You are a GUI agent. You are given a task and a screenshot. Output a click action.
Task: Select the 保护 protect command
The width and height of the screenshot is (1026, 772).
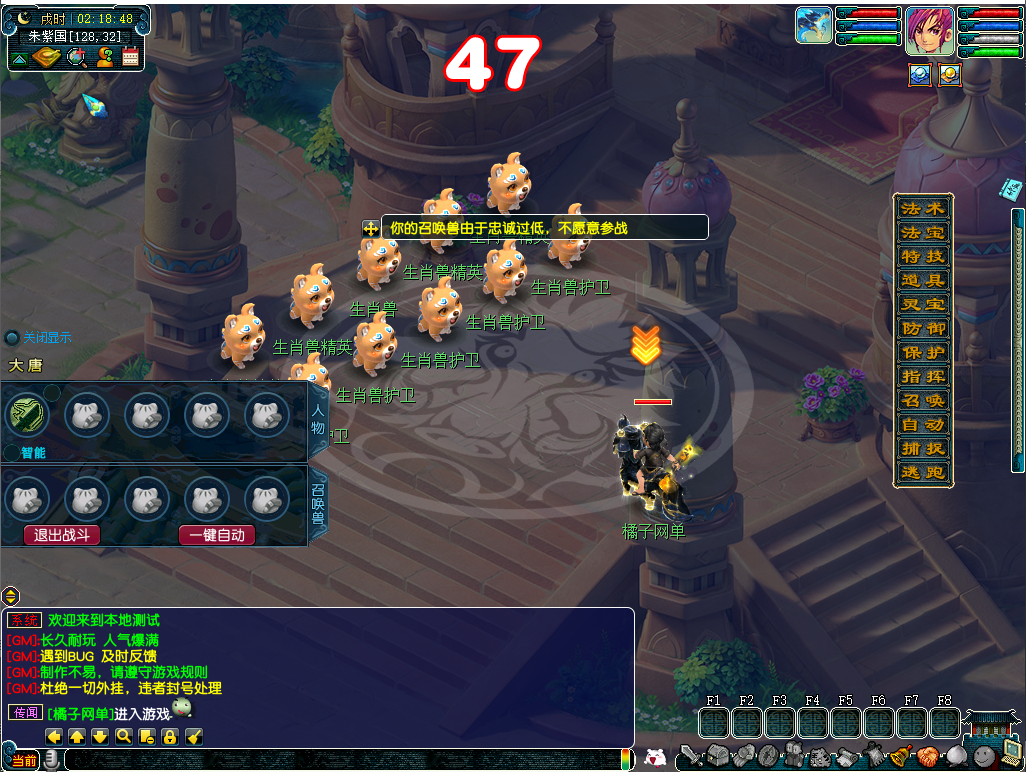tap(922, 353)
